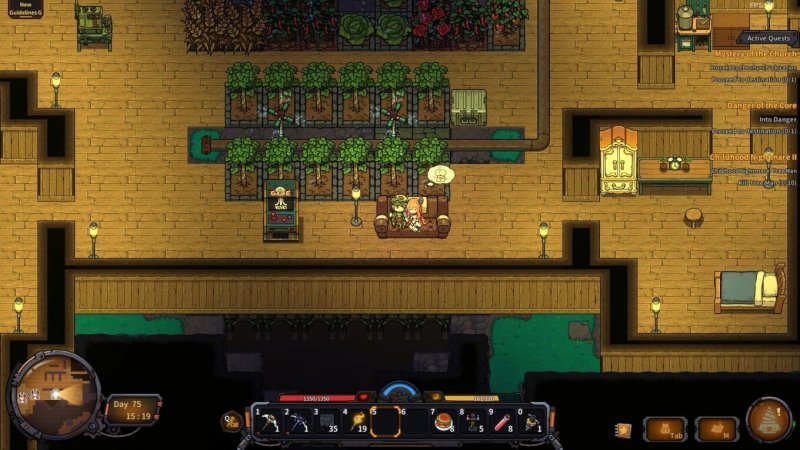Viewport: 800px width, 450px height.
Task: Select the weapon in hotbar slot 2
Action: pyautogui.click(x=298, y=422)
